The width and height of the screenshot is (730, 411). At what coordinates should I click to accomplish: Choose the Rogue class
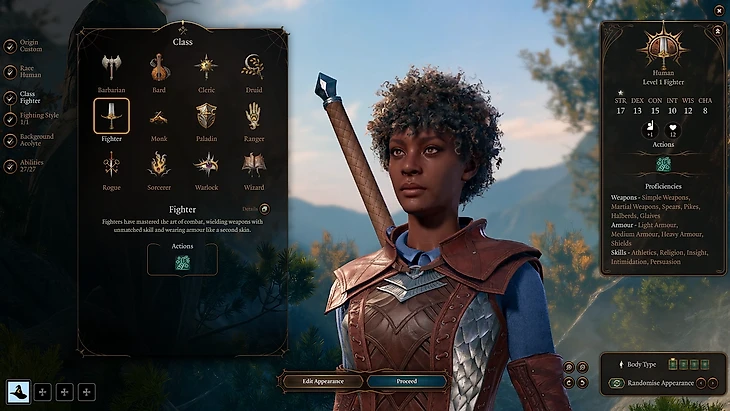point(111,164)
